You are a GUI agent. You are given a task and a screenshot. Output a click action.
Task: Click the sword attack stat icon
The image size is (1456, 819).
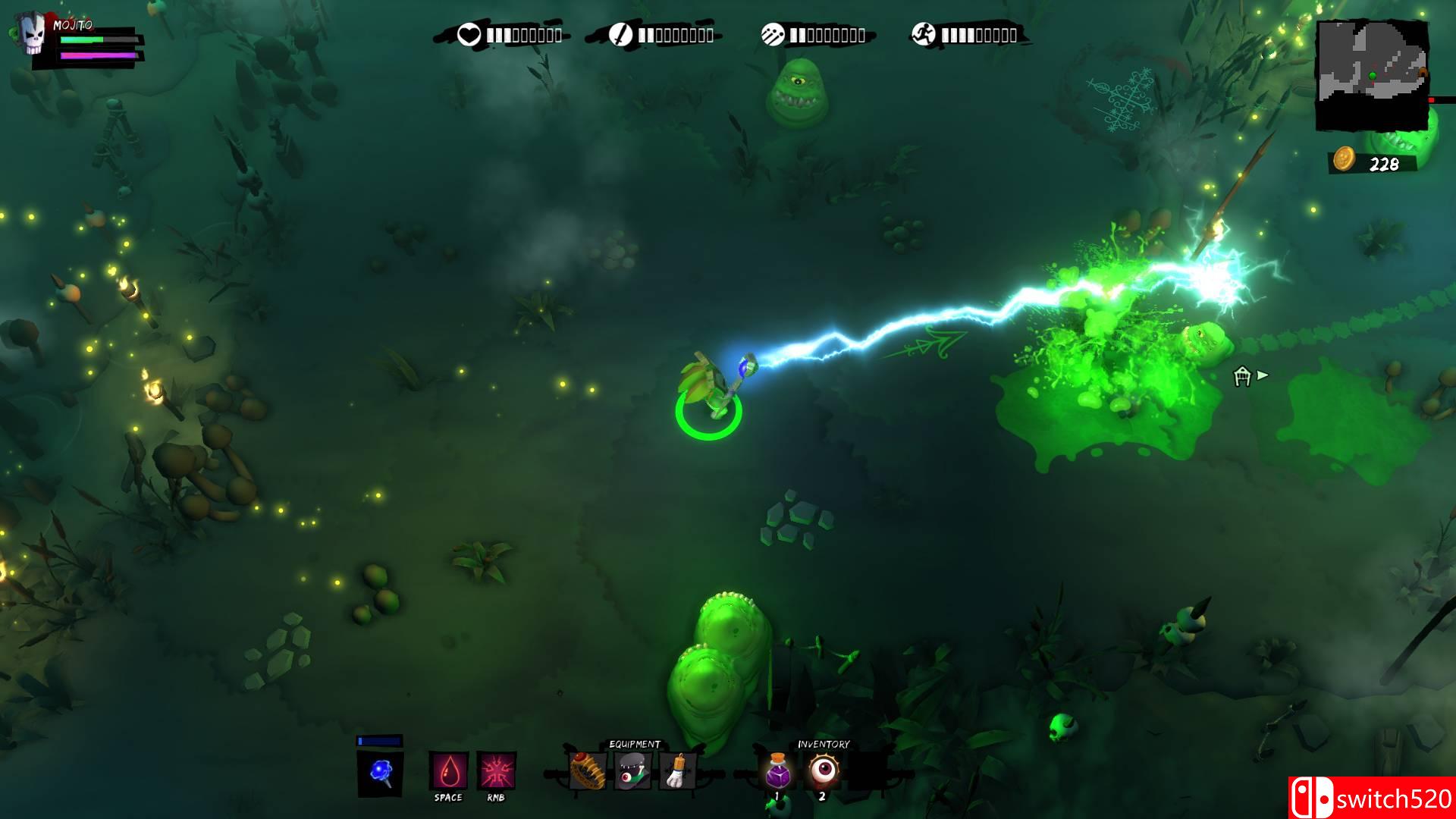pos(620,35)
